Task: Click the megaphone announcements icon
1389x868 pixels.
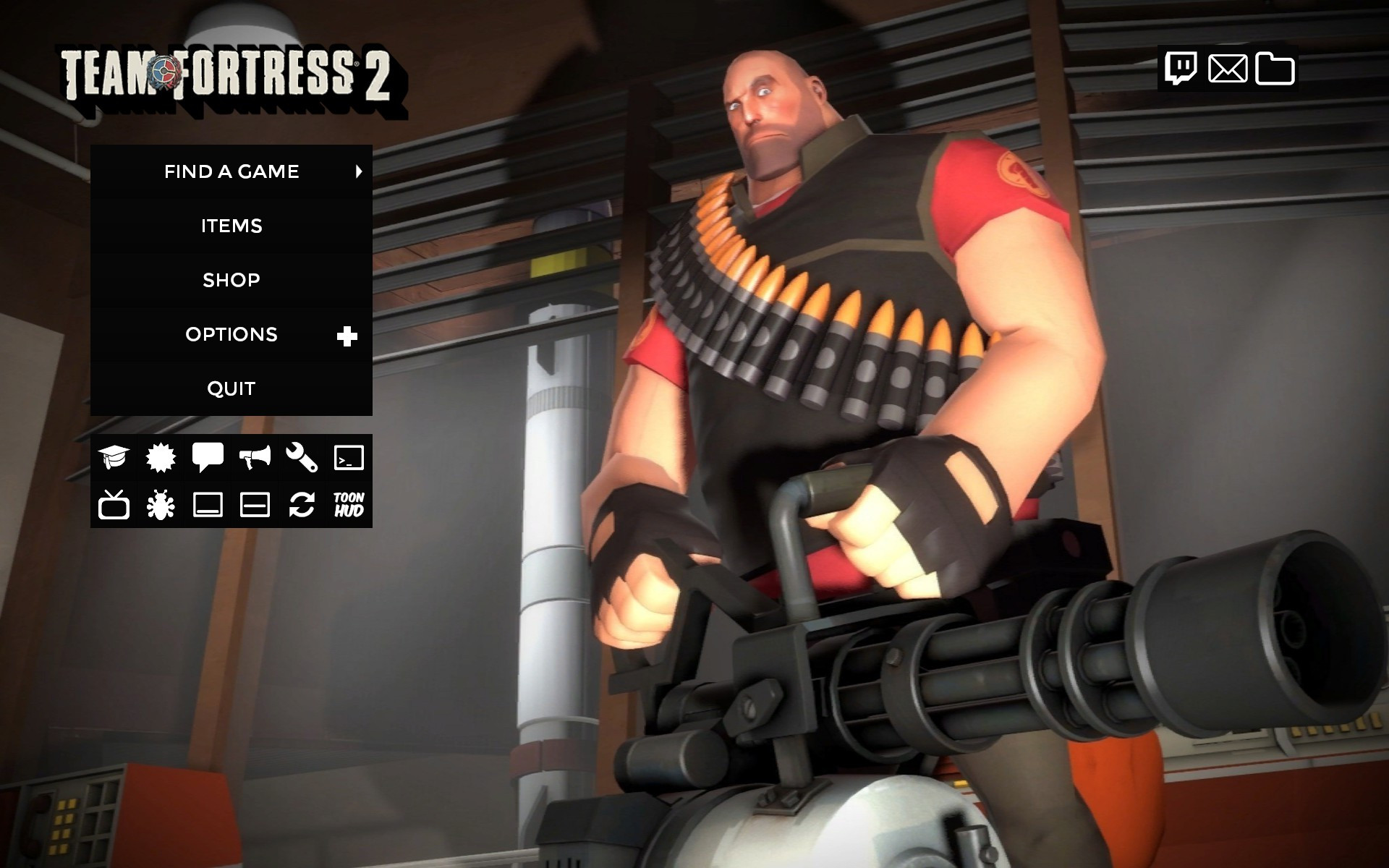Action: [255, 457]
